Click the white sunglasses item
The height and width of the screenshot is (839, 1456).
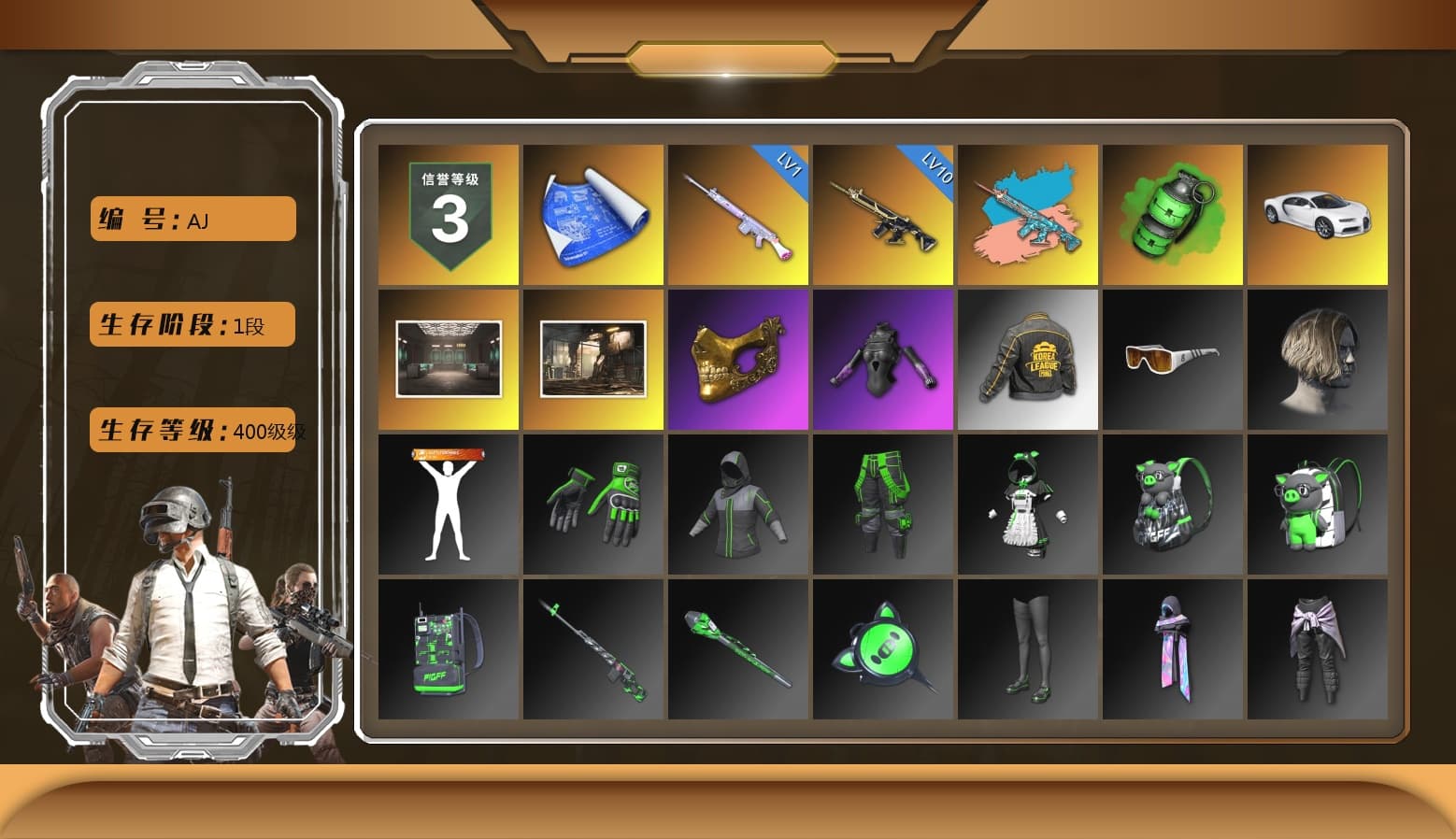pos(1173,360)
